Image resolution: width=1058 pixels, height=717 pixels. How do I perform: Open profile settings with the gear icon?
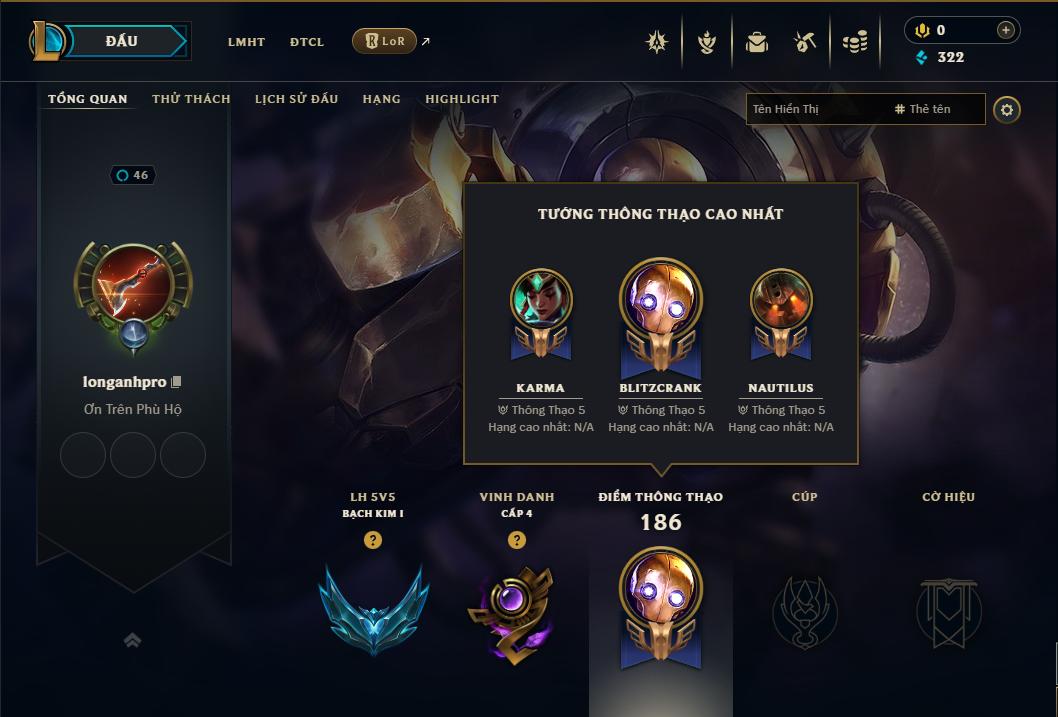coord(1007,109)
